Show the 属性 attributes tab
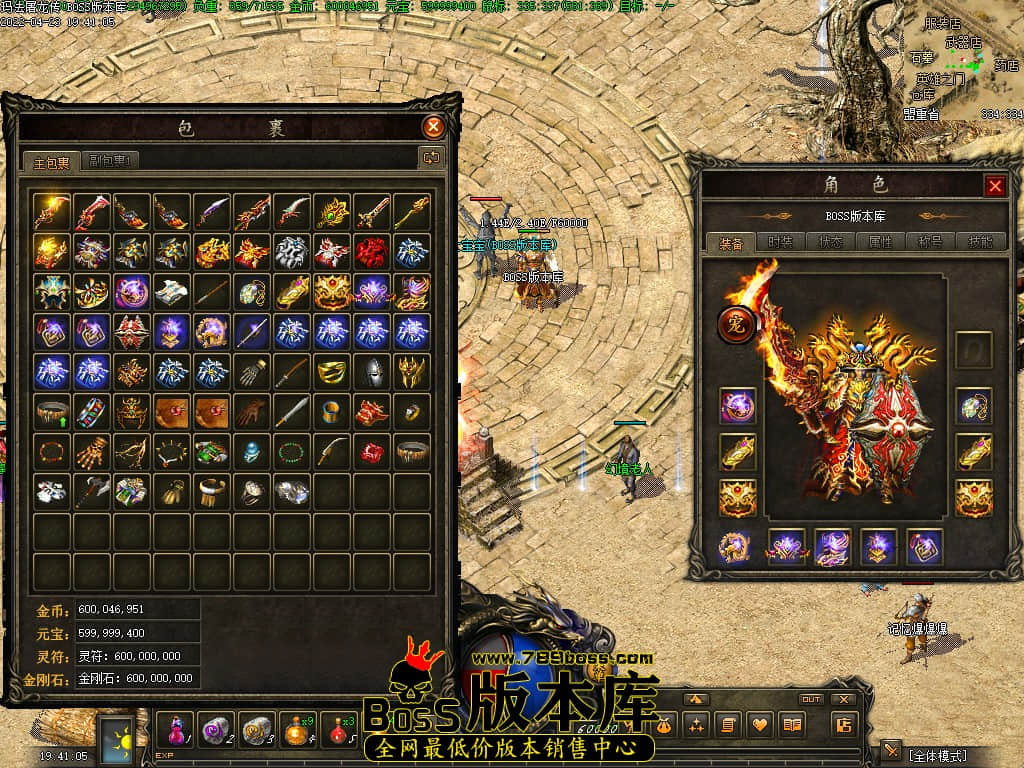This screenshot has height=768, width=1024. coord(880,242)
